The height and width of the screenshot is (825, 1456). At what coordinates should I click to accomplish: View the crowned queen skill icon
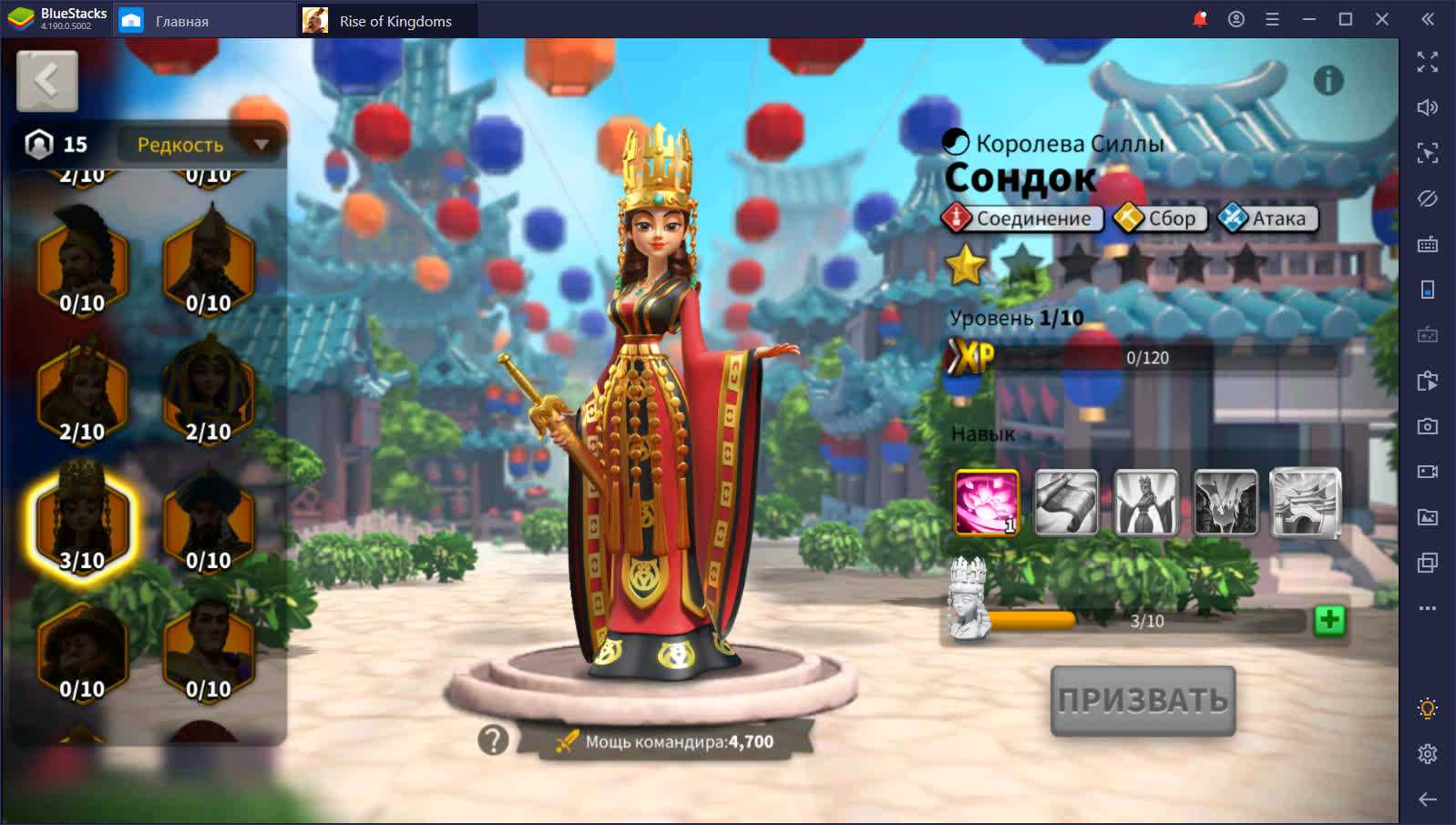coord(1145,502)
